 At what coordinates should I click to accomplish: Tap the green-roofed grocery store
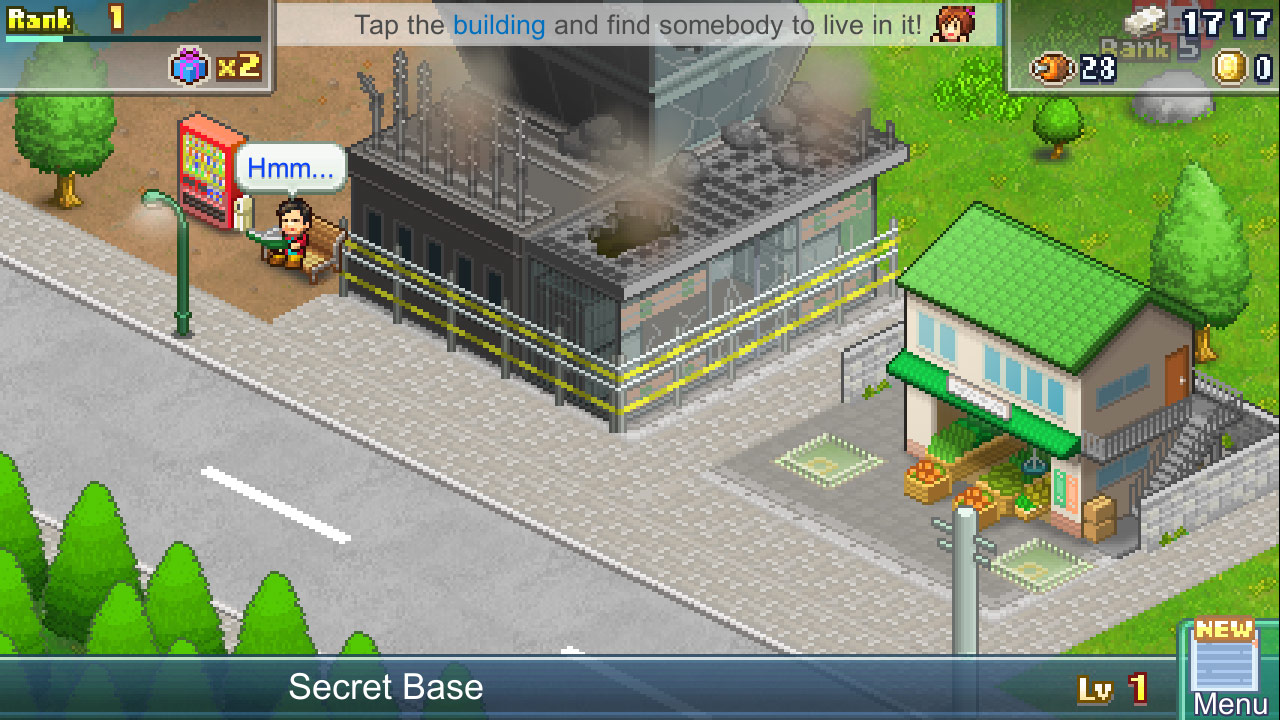coord(1000,380)
